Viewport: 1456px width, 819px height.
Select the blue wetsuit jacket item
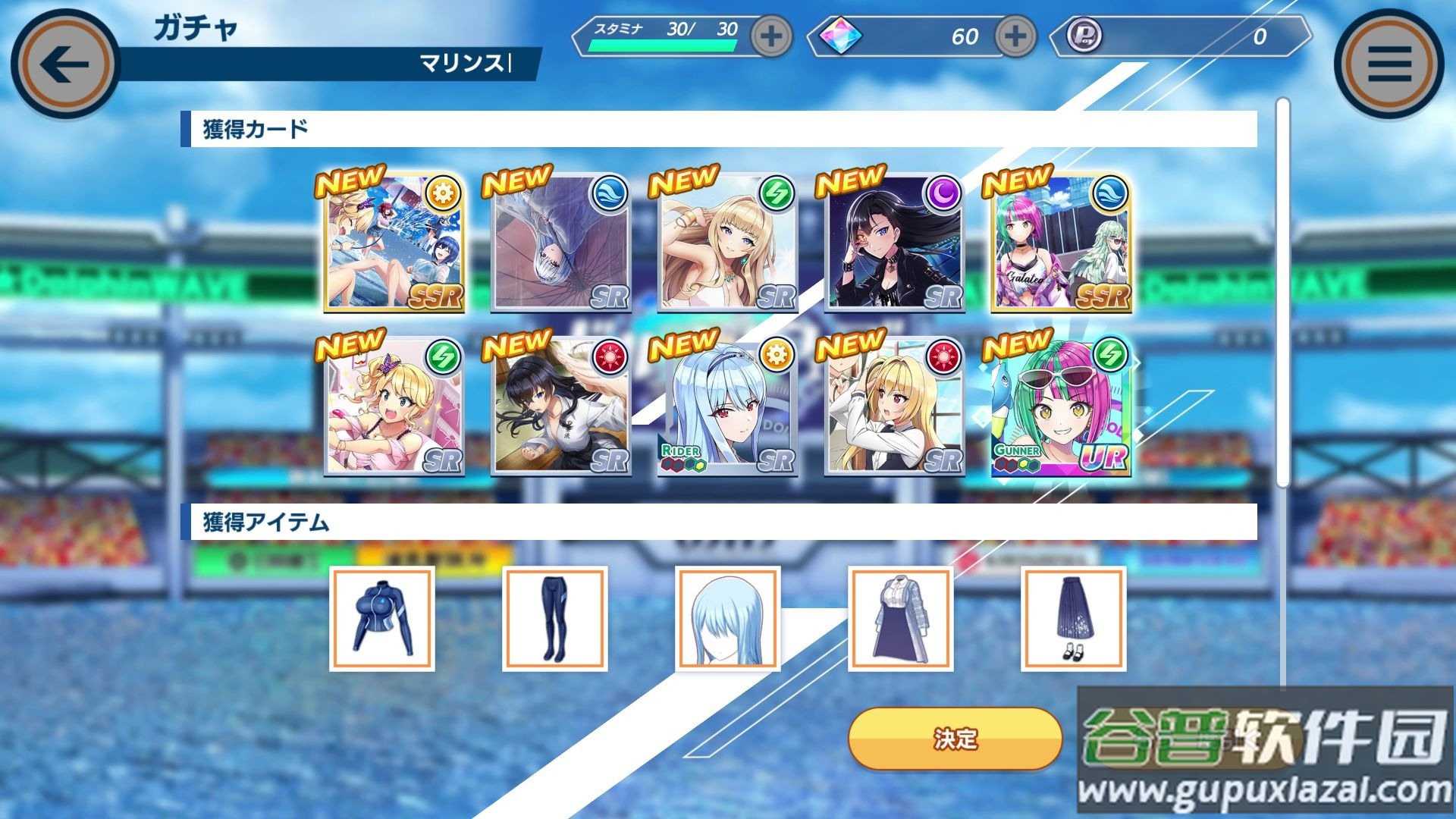click(x=382, y=619)
